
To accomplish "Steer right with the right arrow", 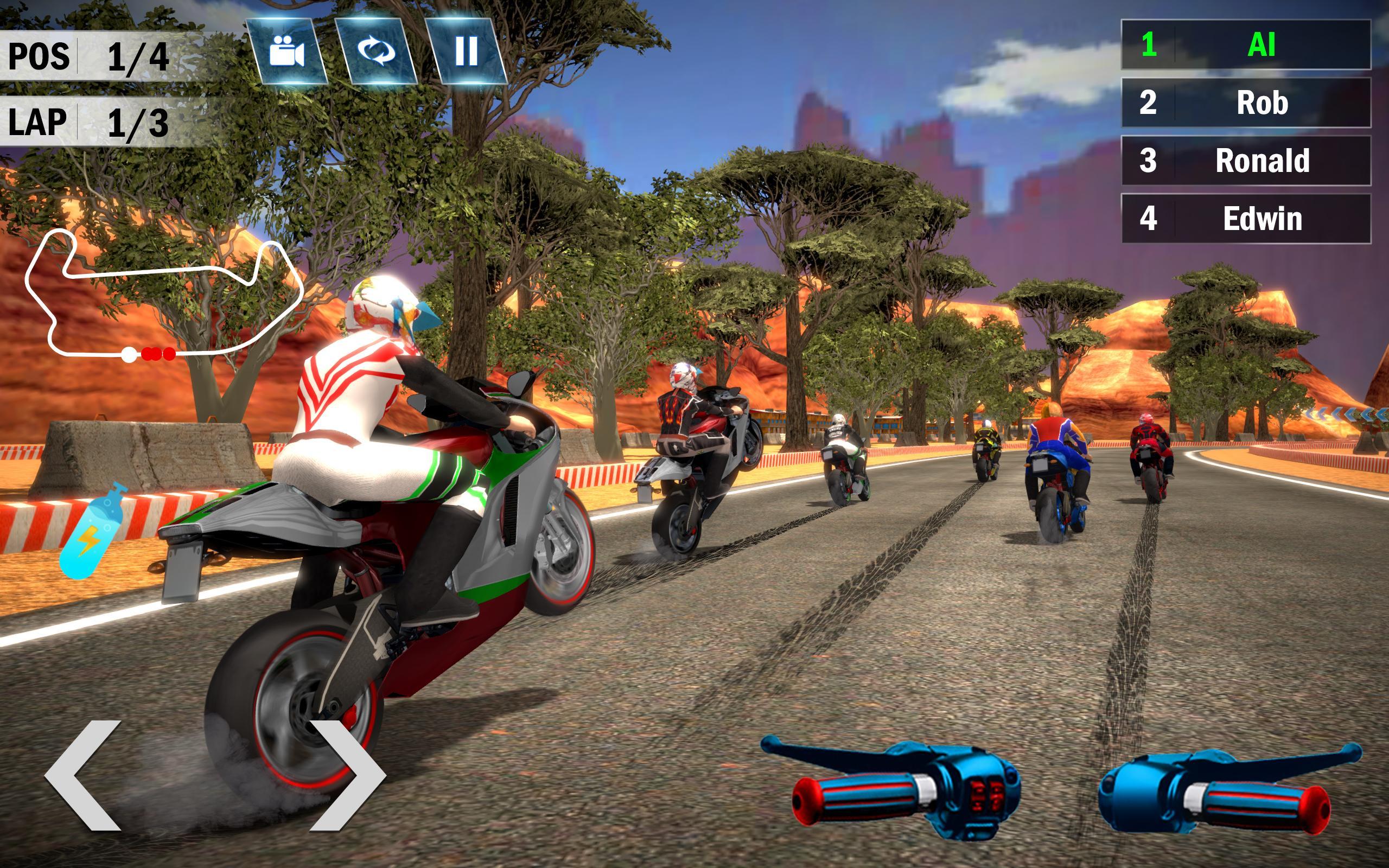I will (346, 775).
